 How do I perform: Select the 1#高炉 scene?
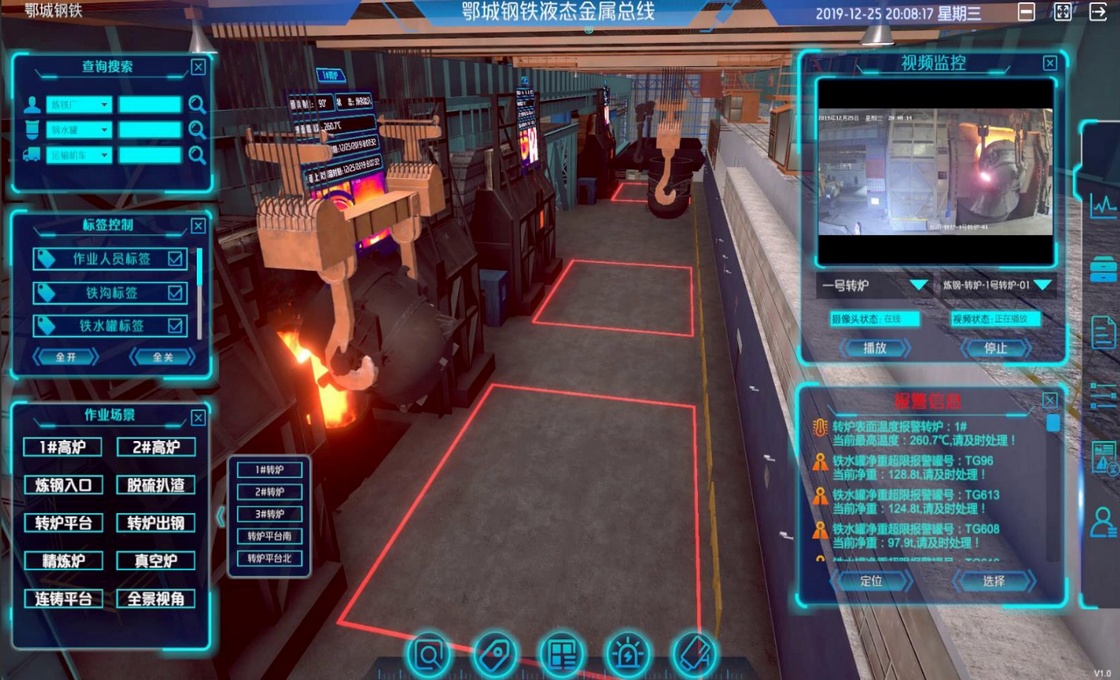[63, 447]
